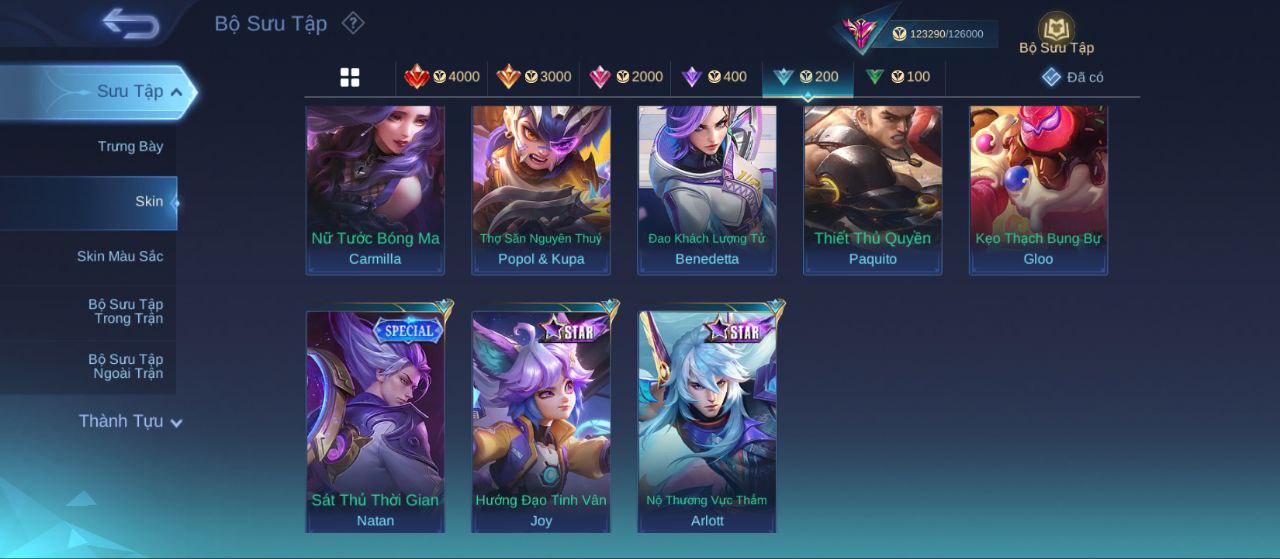Switch to the 4000 points tier tab
Screen dimensions: 1280x559
pyautogui.click(x=442, y=77)
